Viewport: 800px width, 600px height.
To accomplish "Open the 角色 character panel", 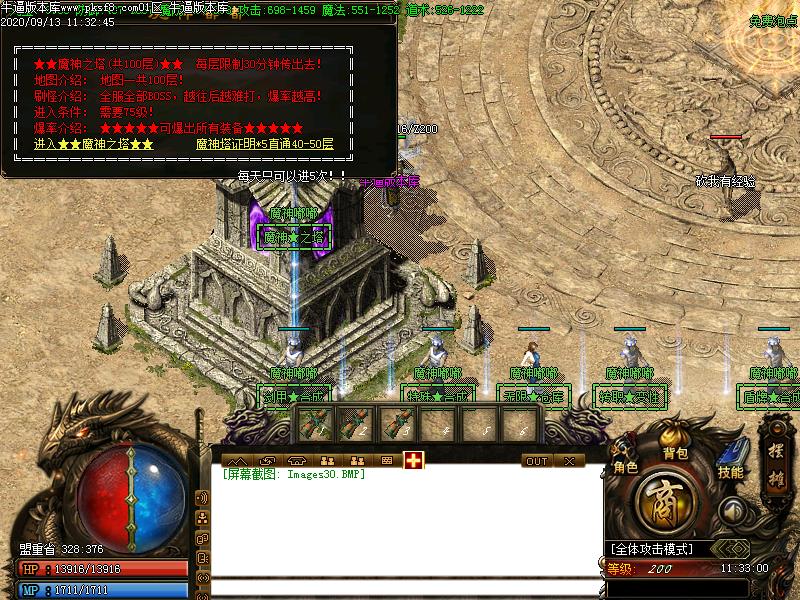I will pos(625,466).
